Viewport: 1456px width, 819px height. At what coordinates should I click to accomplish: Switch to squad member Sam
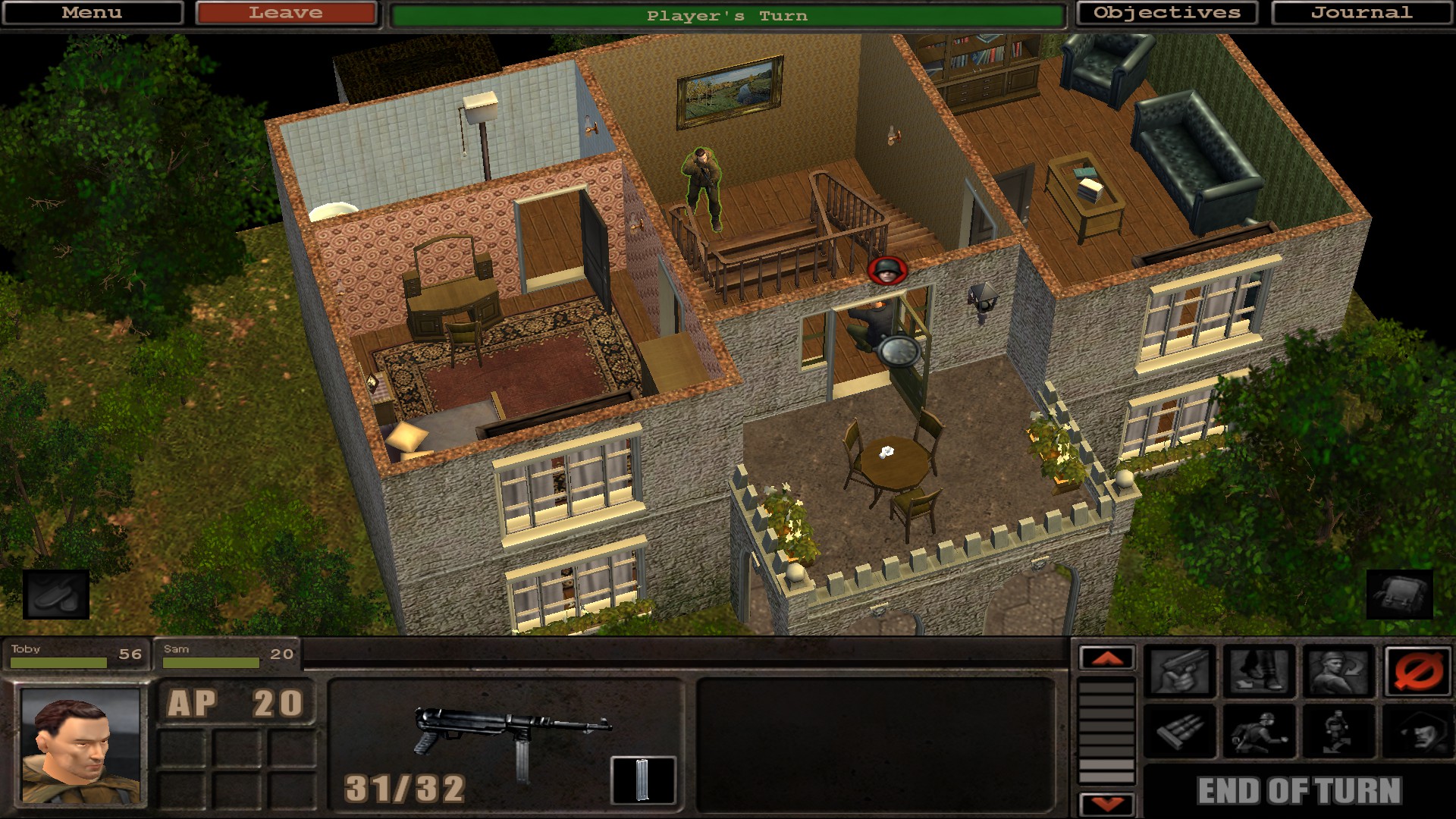coord(227,655)
